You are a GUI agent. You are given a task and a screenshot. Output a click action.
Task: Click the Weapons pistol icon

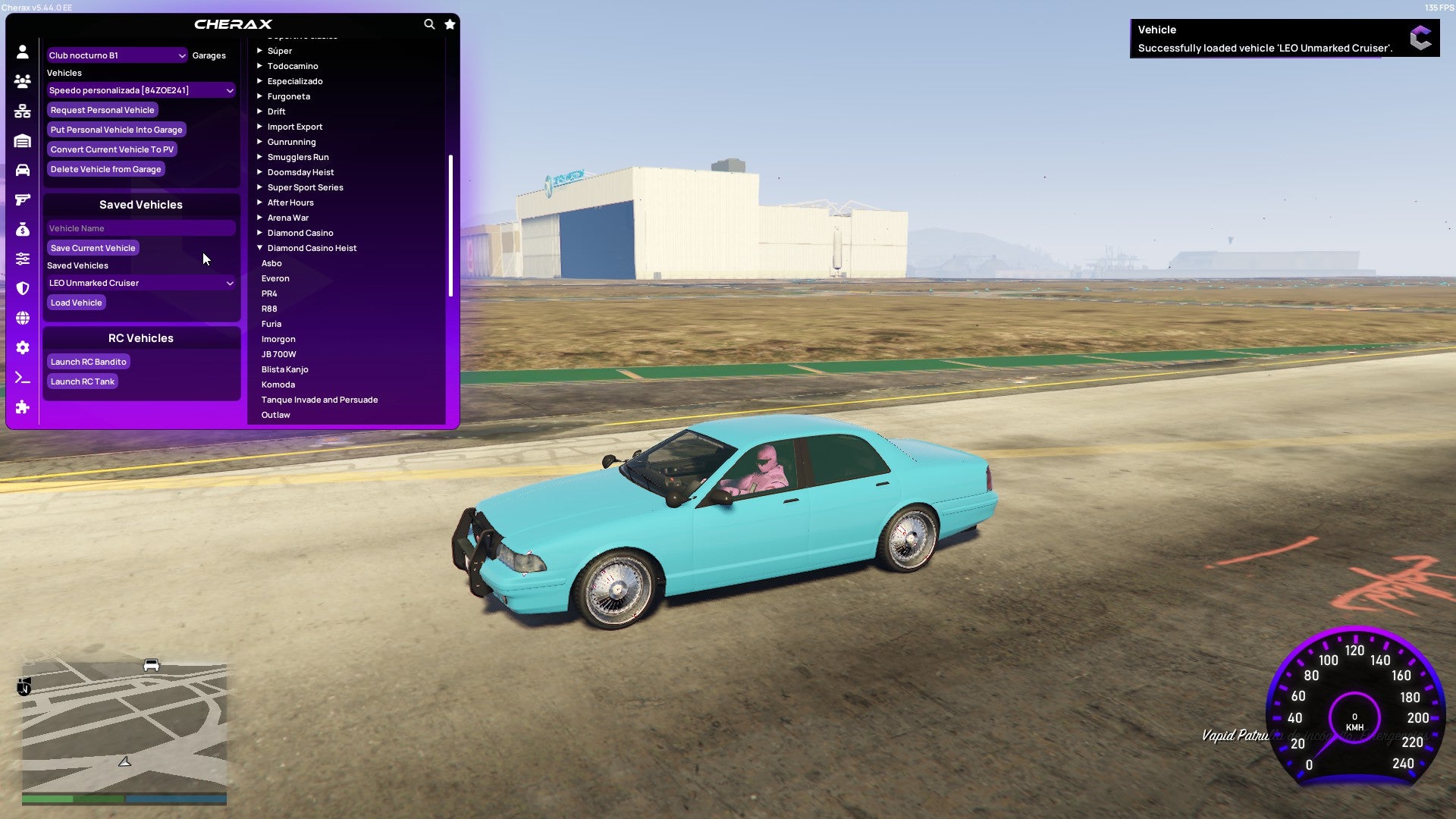point(23,199)
